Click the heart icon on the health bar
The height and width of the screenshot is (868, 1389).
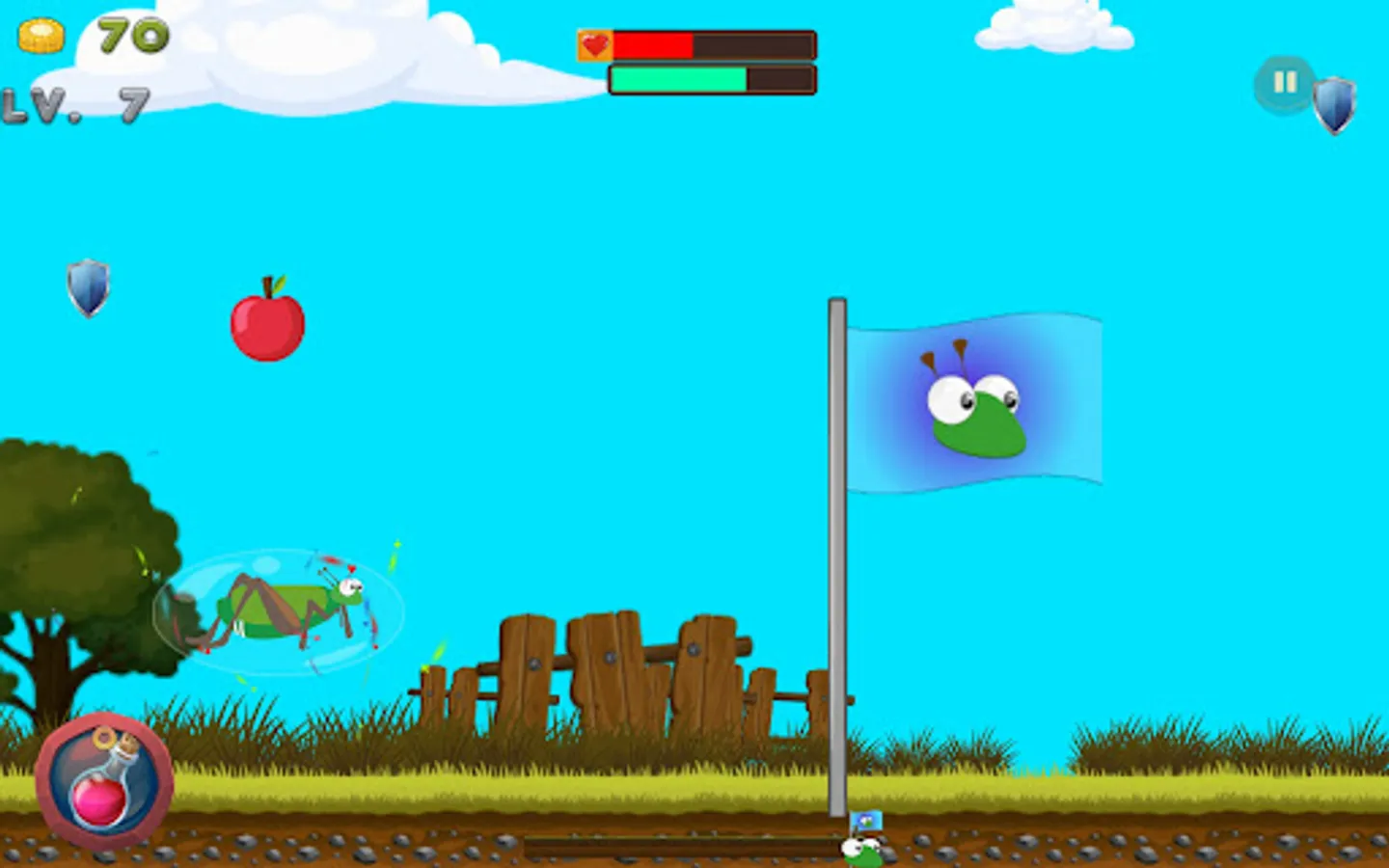point(594,43)
